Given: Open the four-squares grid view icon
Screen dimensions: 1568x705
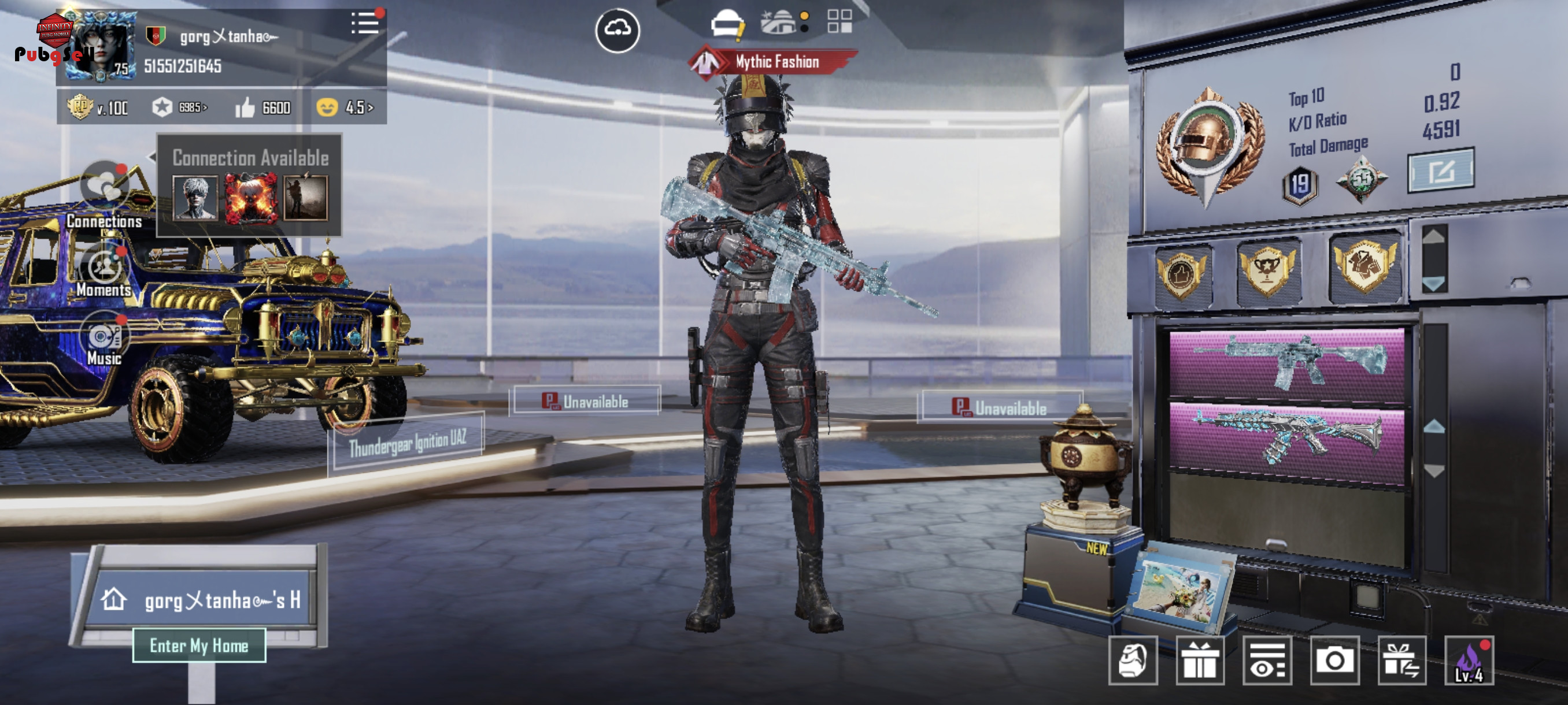Looking at the screenshot, I should (x=840, y=21).
